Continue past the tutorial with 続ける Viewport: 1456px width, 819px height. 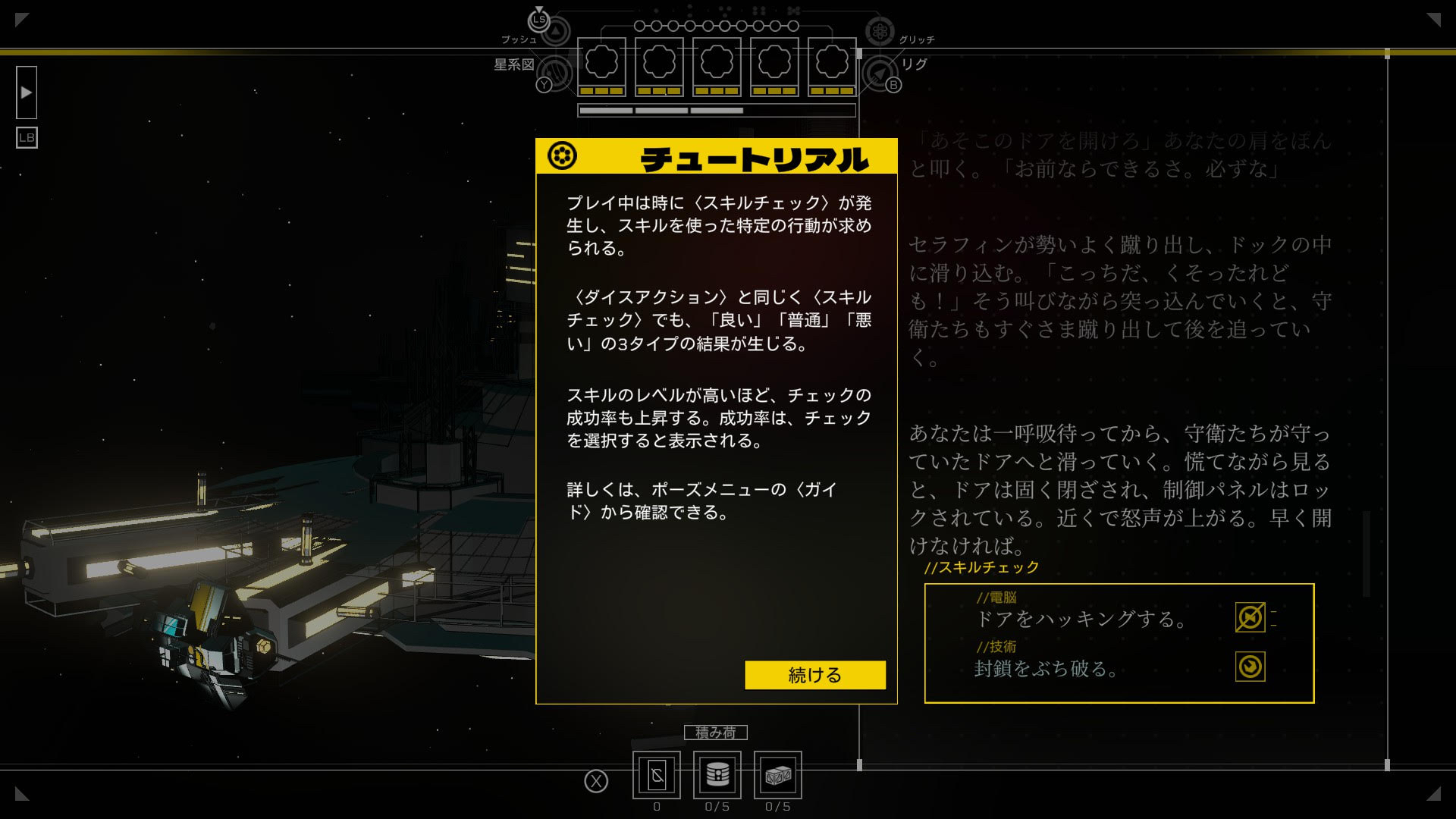tap(814, 675)
